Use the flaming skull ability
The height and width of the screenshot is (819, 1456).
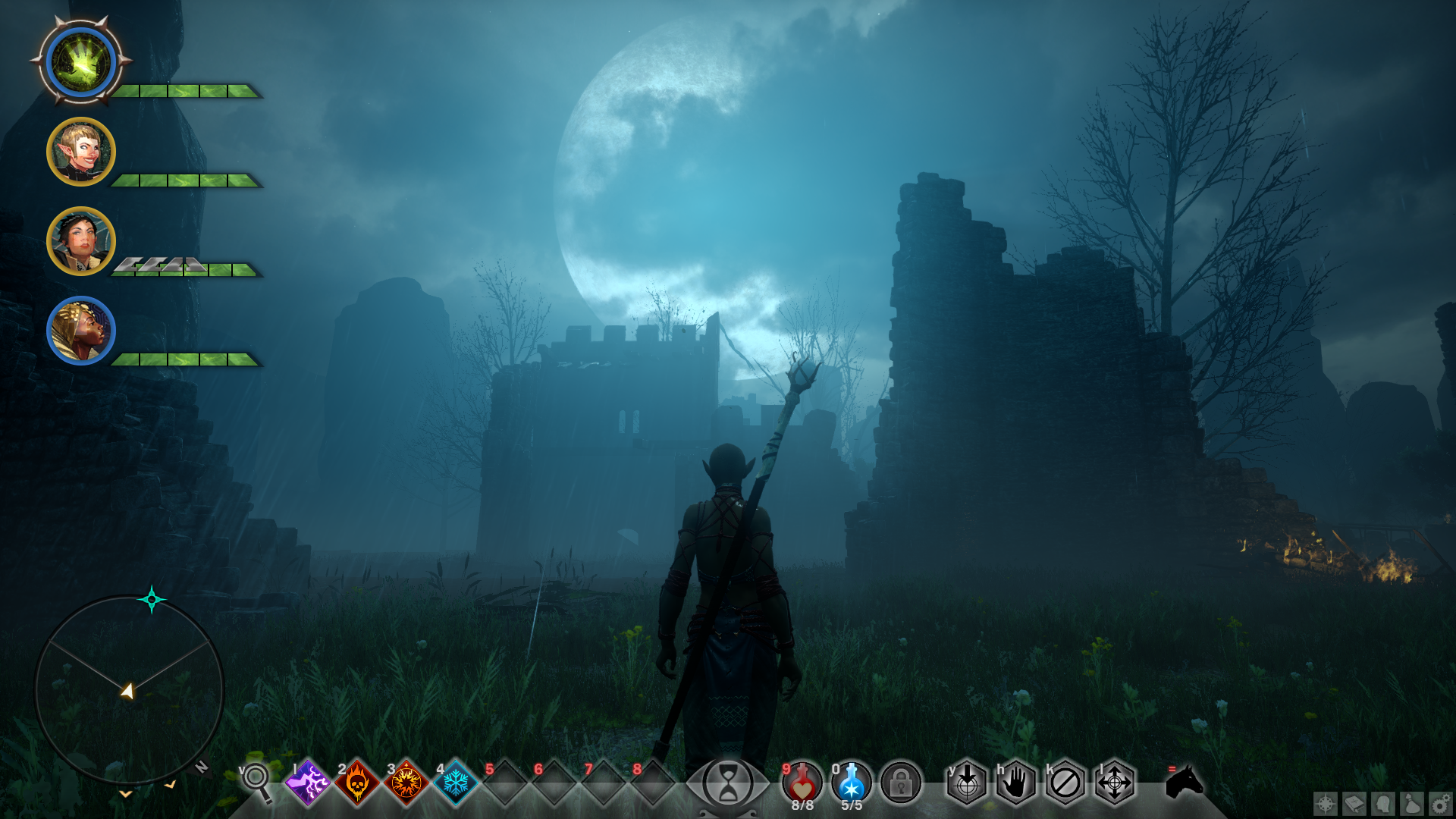(356, 782)
